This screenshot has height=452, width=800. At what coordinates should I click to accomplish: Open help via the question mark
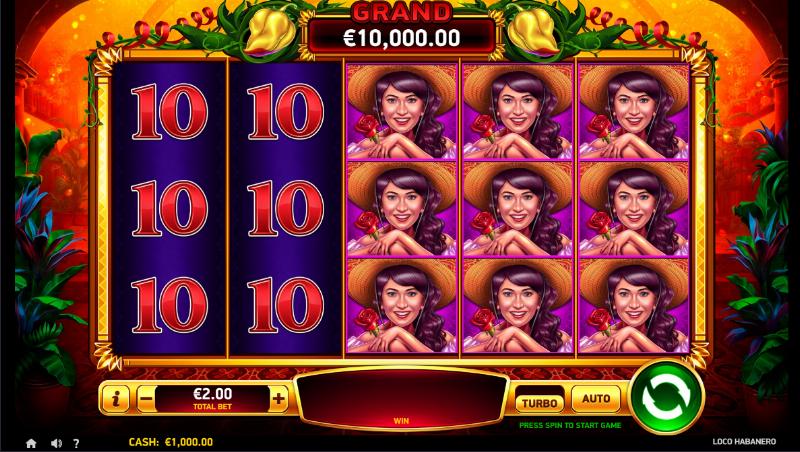78,442
